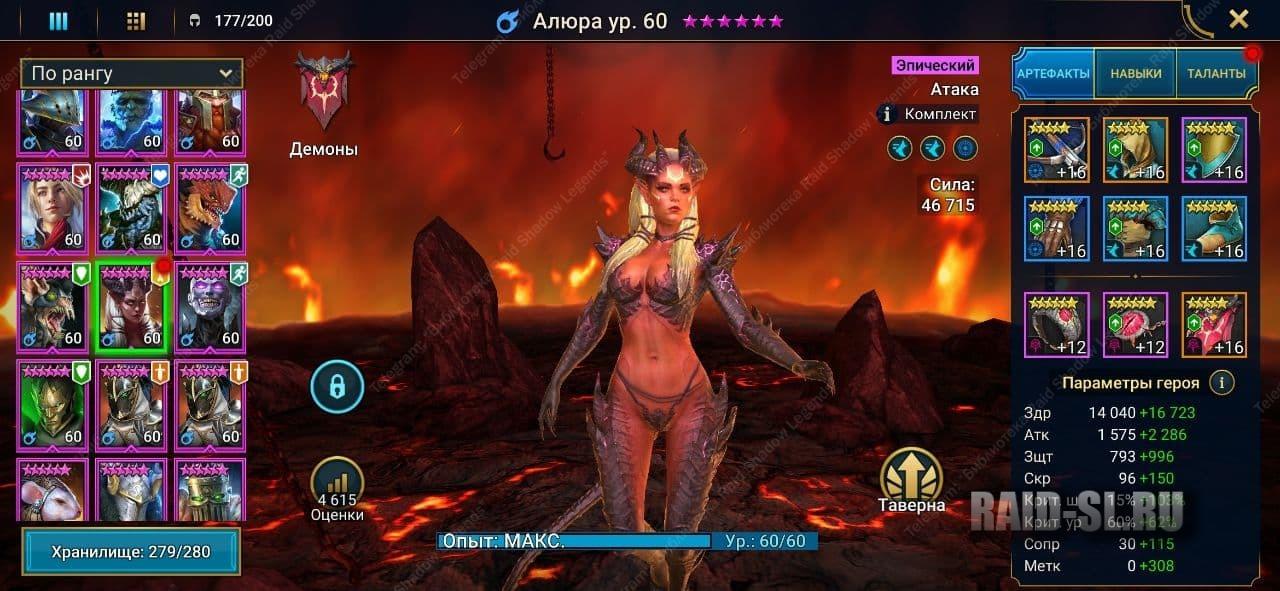Close the champion screen with X
Viewport: 1280px width, 591px height.
(1238, 19)
